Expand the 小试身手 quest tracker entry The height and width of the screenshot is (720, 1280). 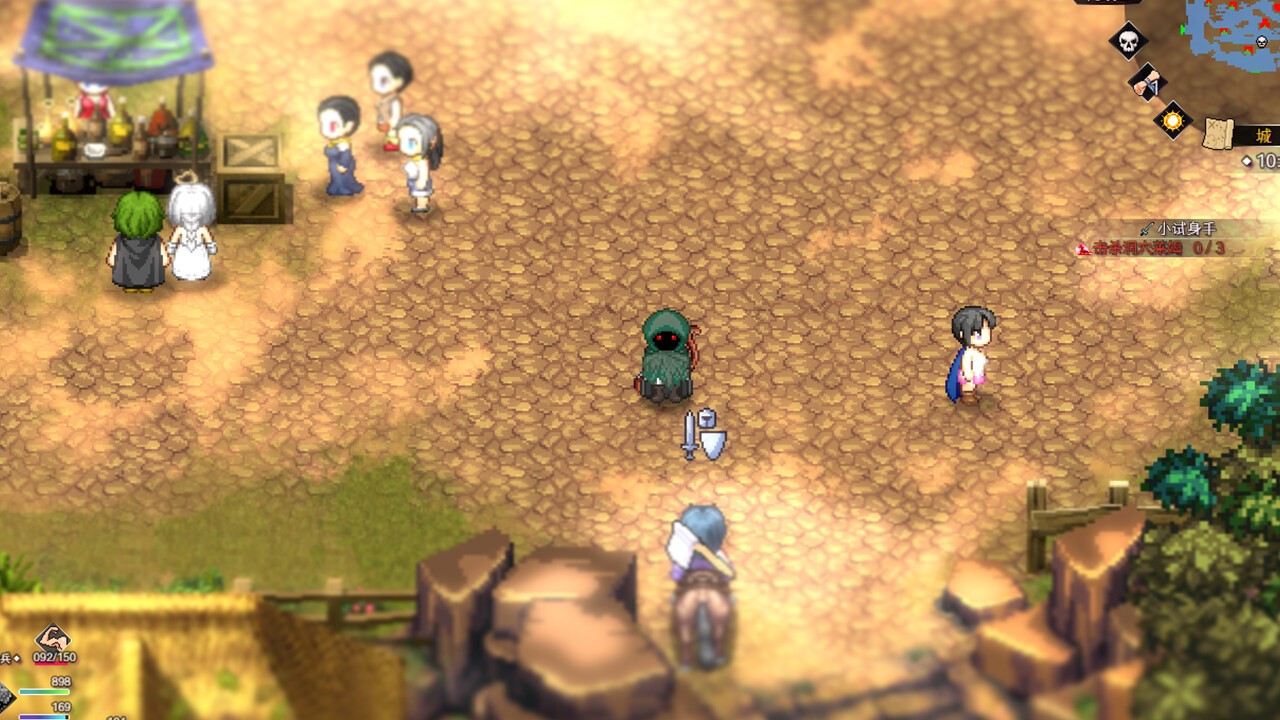point(1185,227)
